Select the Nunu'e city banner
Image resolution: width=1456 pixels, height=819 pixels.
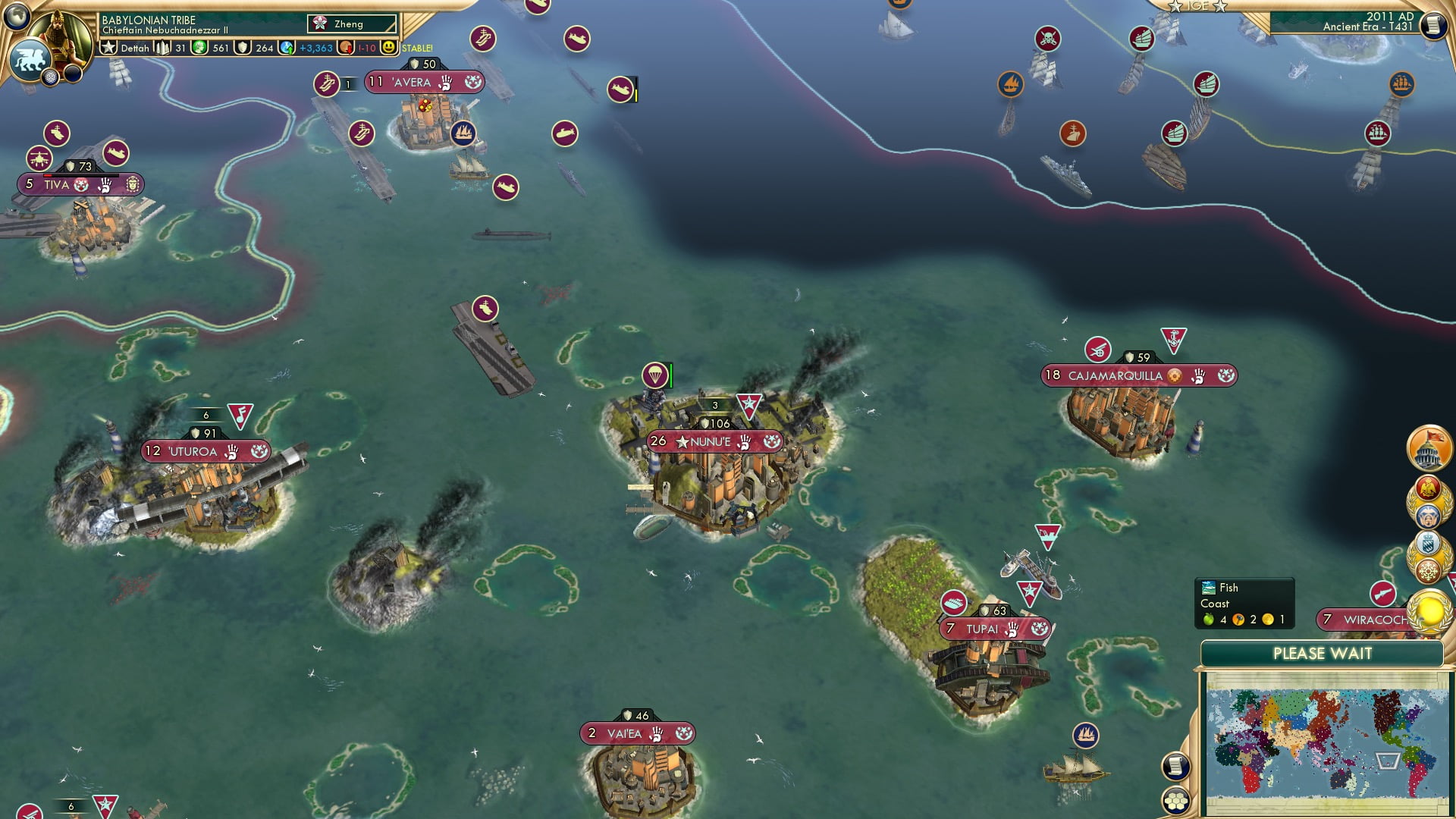(713, 442)
